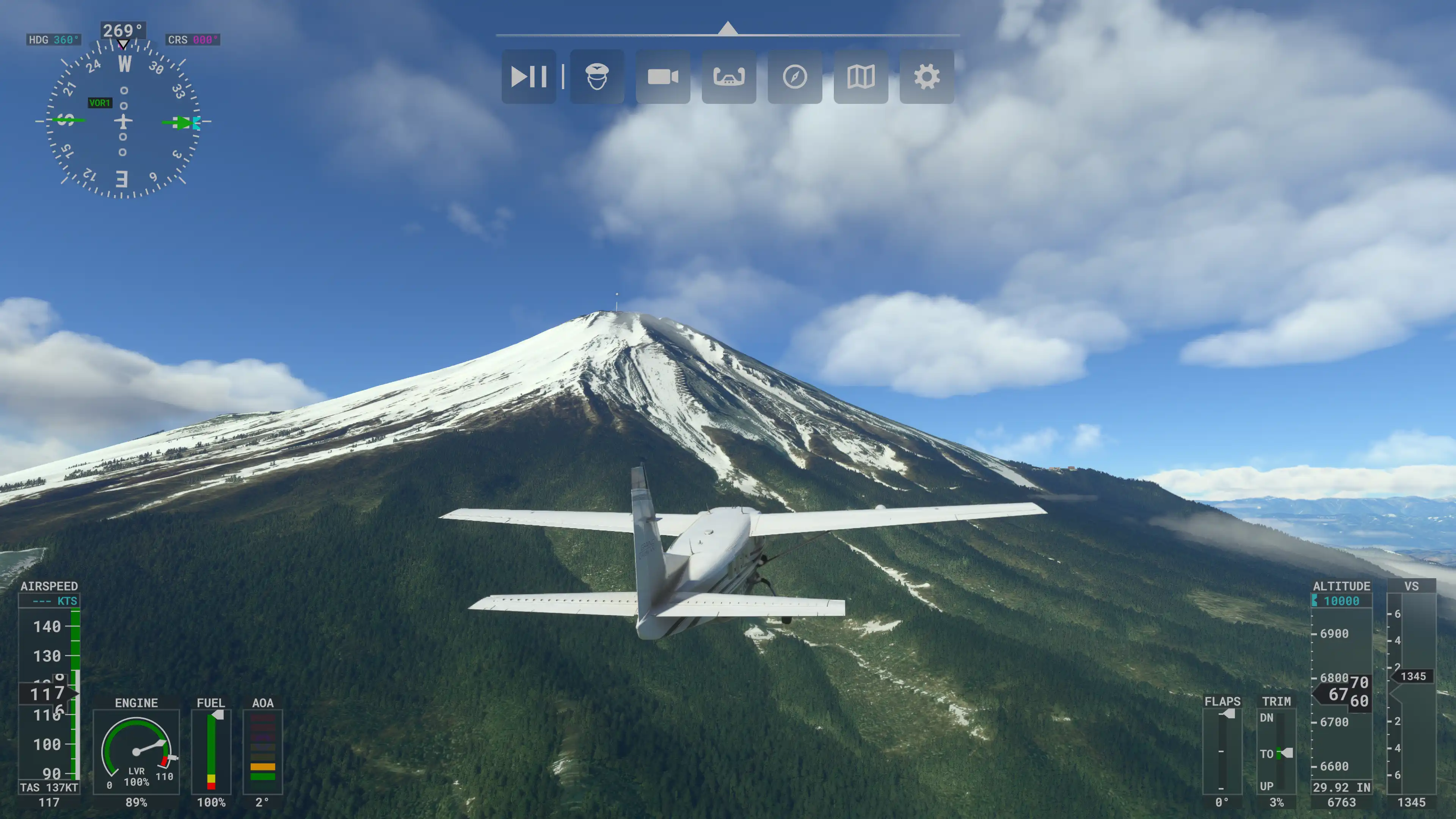The height and width of the screenshot is (819, 1456).
Task: Show the VFR map
Action: (860, 76)
